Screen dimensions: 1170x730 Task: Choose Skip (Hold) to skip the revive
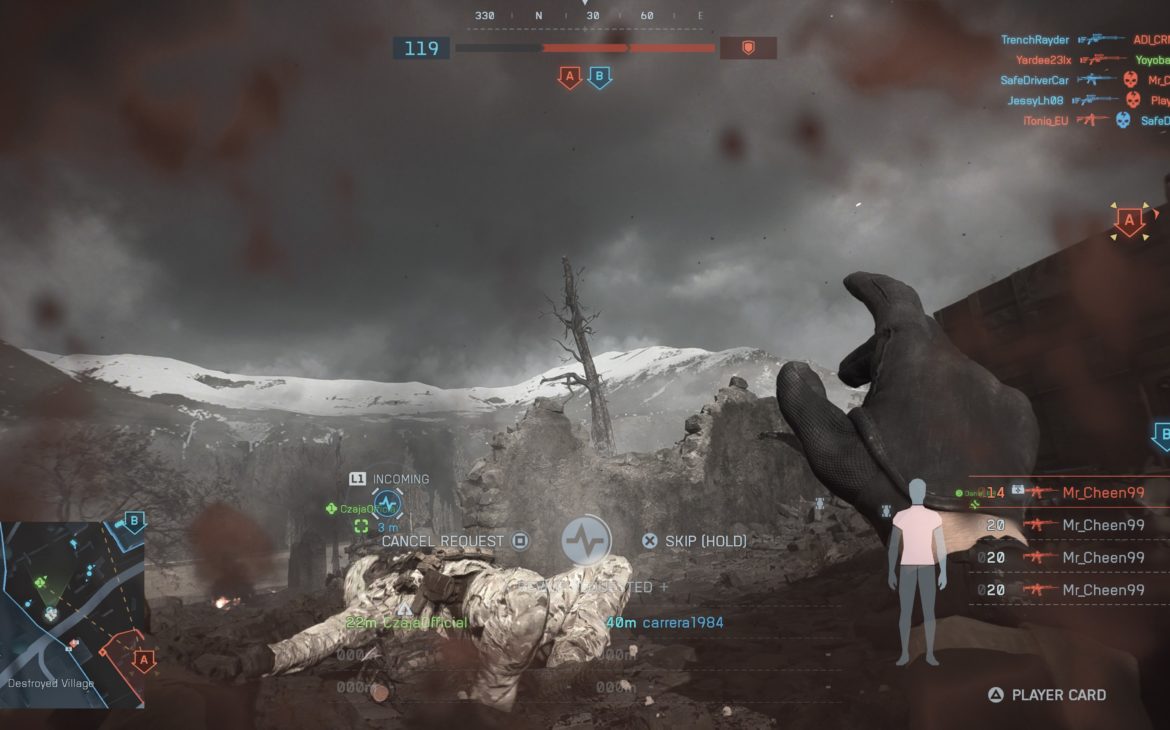(x=695, y=541)
